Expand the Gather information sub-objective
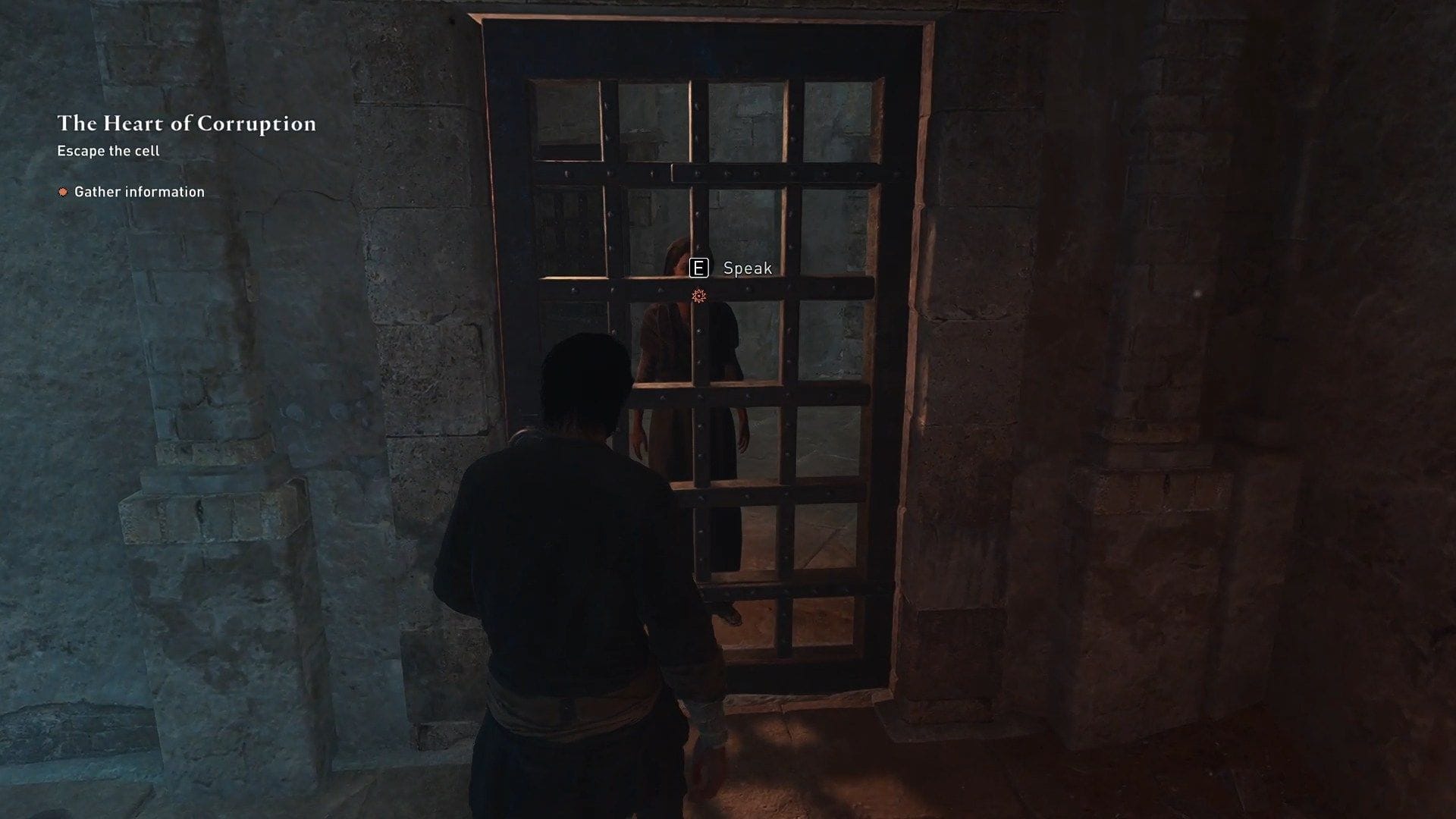Screen dimensions: 1456x819 click(x=140, y=192)
